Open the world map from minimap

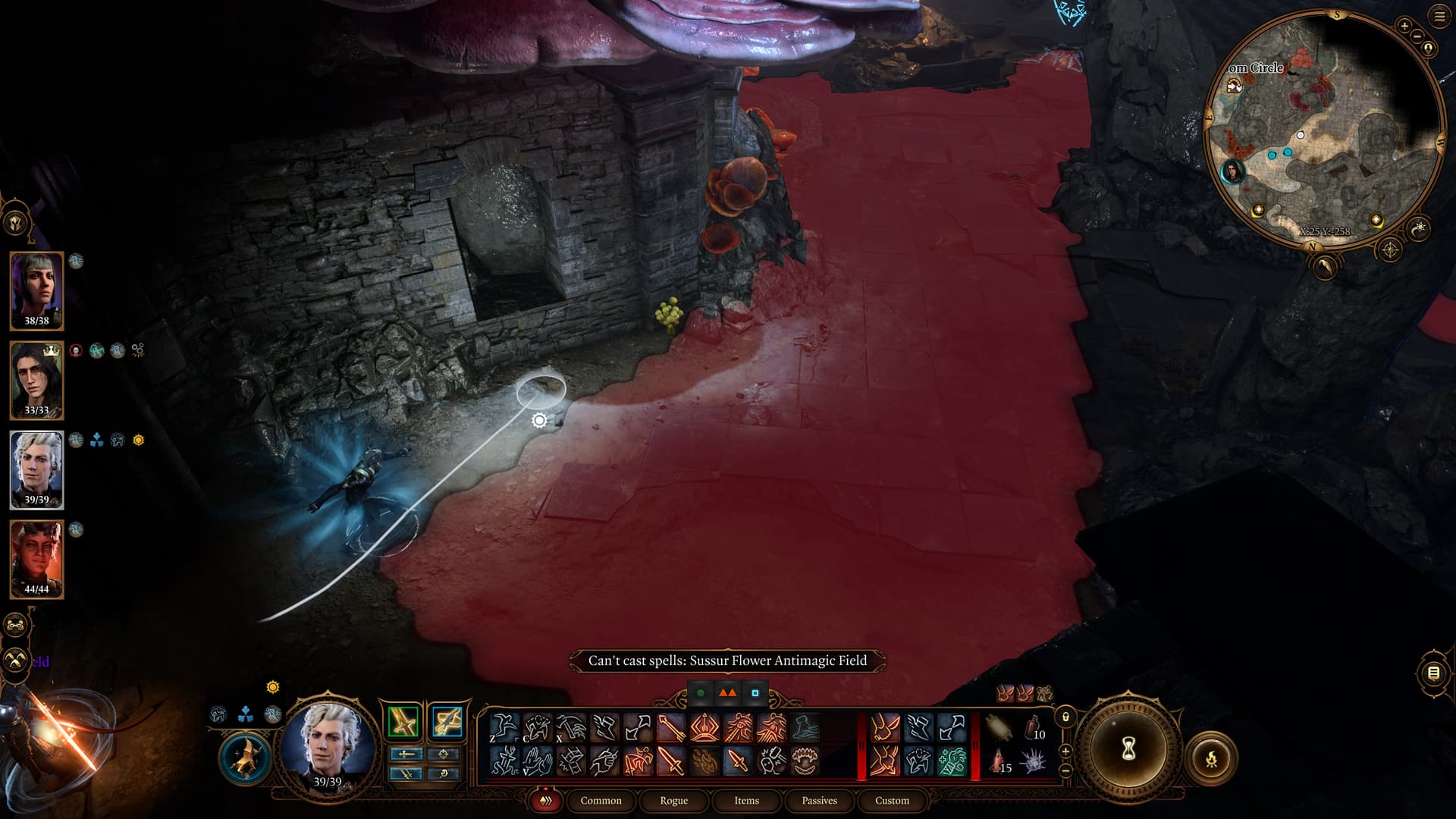point(1389,249)
